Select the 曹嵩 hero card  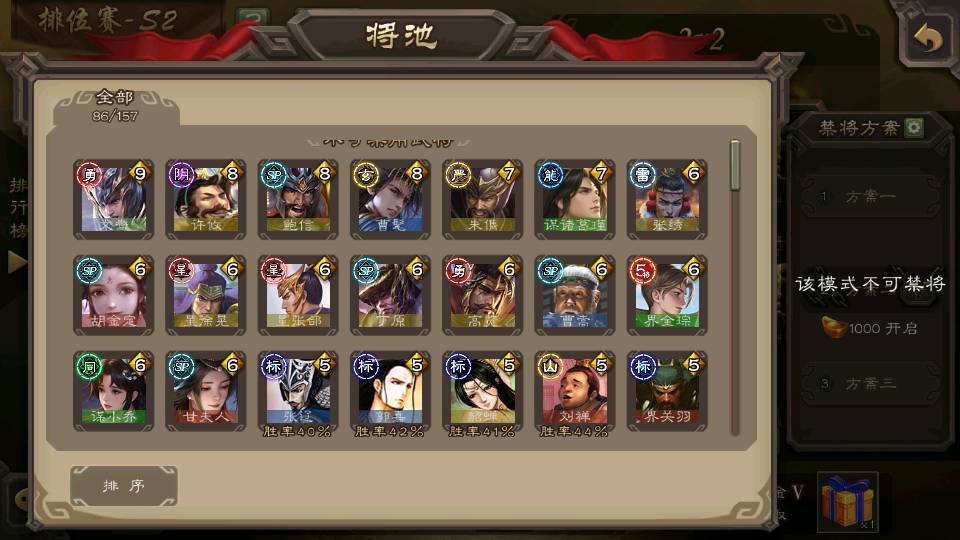(574, 295)
